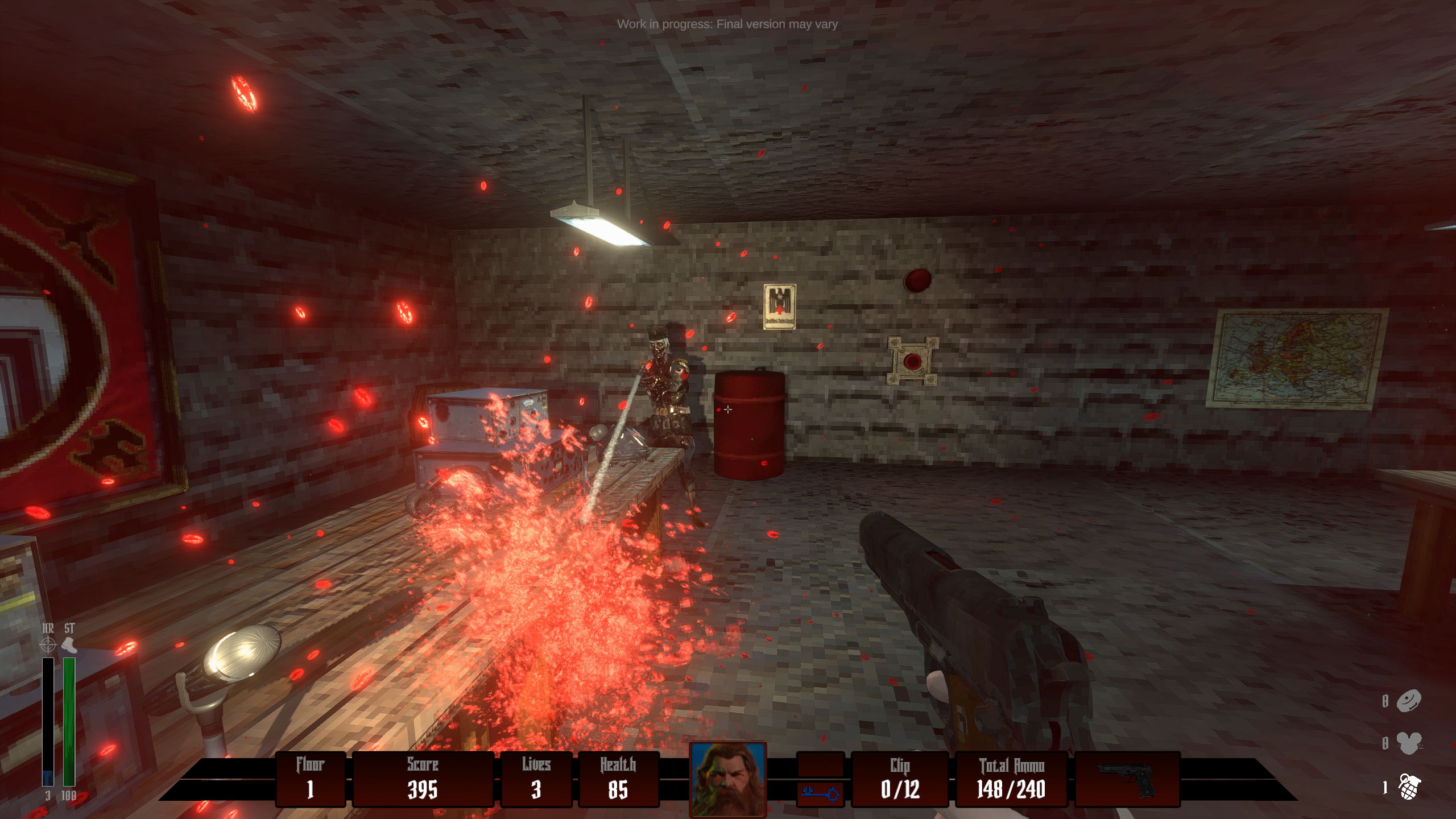Click the bearded character portrait

(727, 778)
